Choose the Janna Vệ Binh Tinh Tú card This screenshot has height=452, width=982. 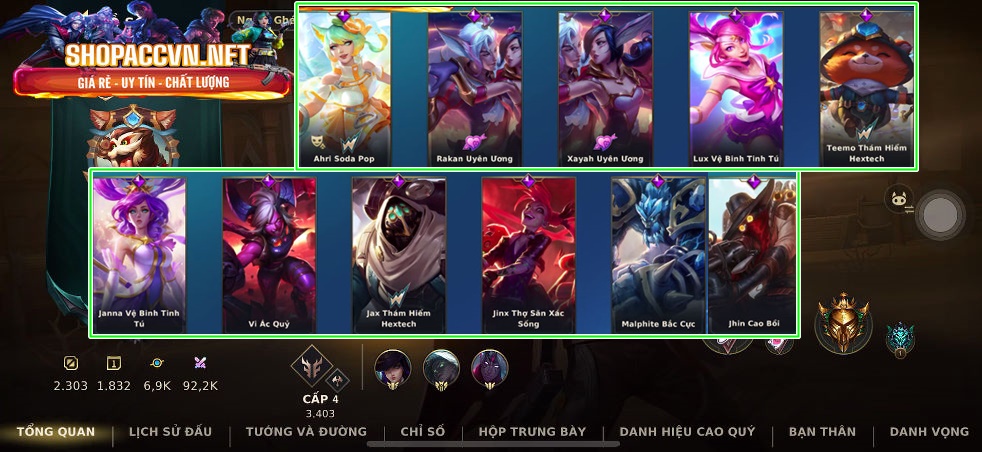(138, 255)
